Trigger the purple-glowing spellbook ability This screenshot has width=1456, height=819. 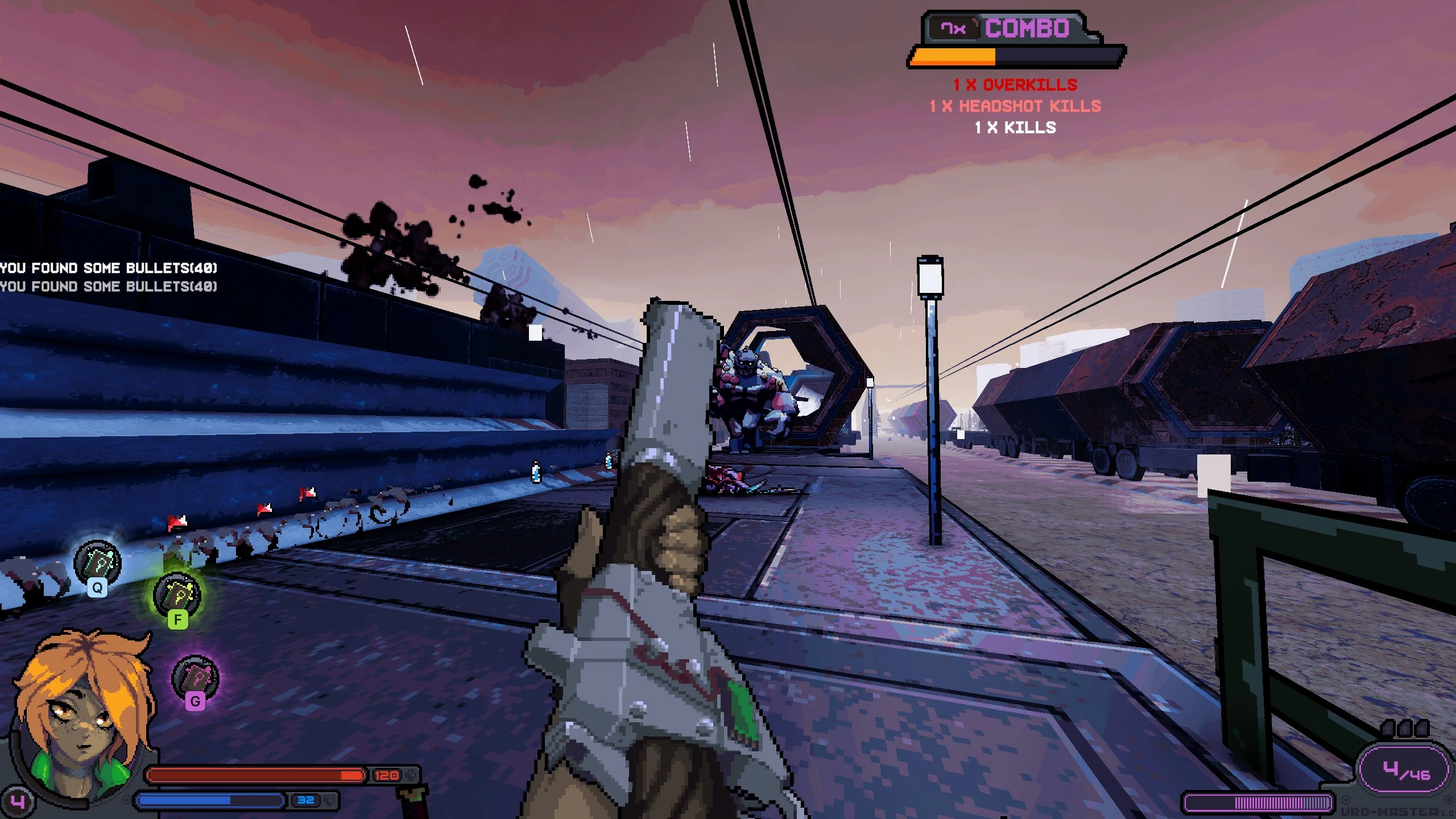(x=195, y=677)
